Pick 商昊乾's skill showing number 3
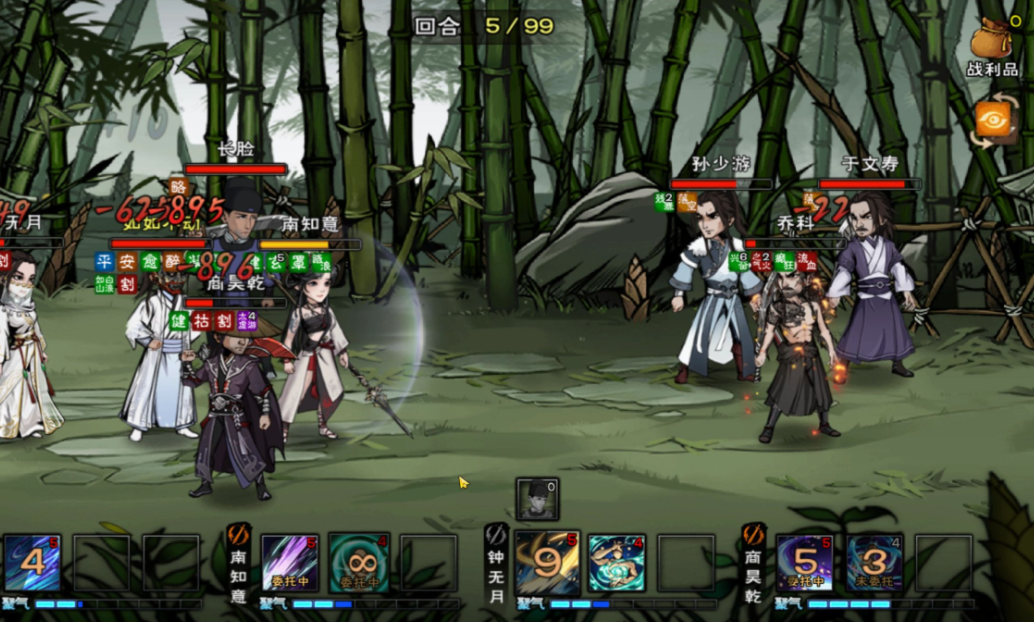Screen dimensions: 1034x622 pos(874,563)
